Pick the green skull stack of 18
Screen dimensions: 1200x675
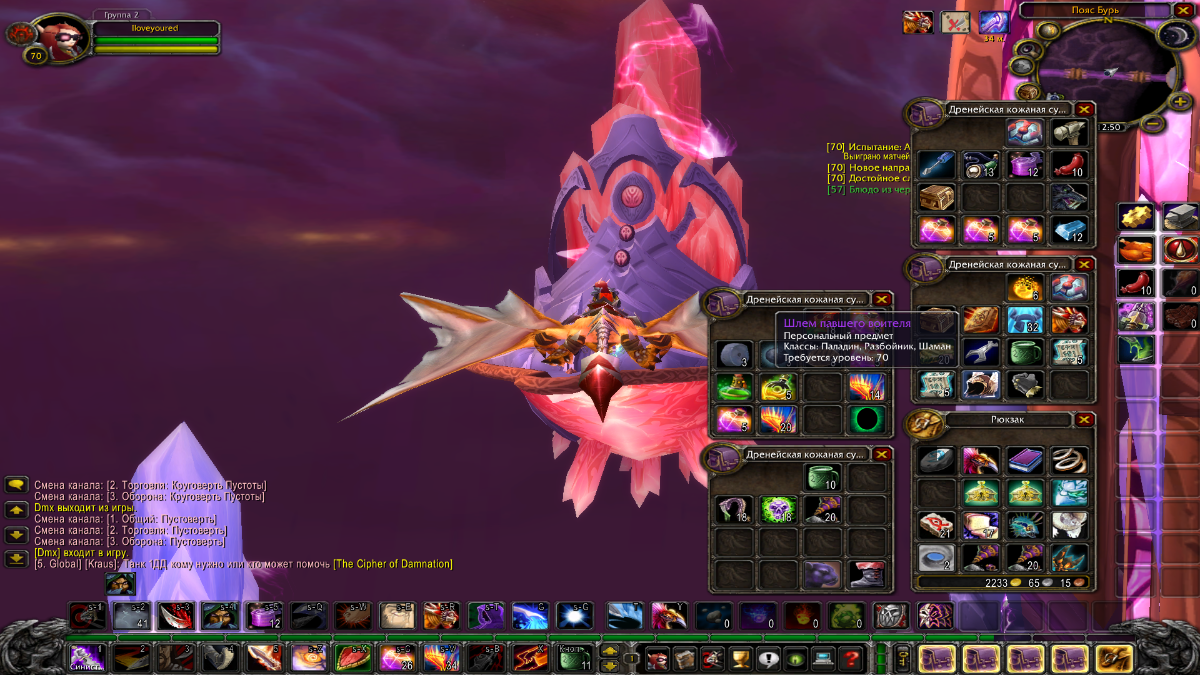777,510
